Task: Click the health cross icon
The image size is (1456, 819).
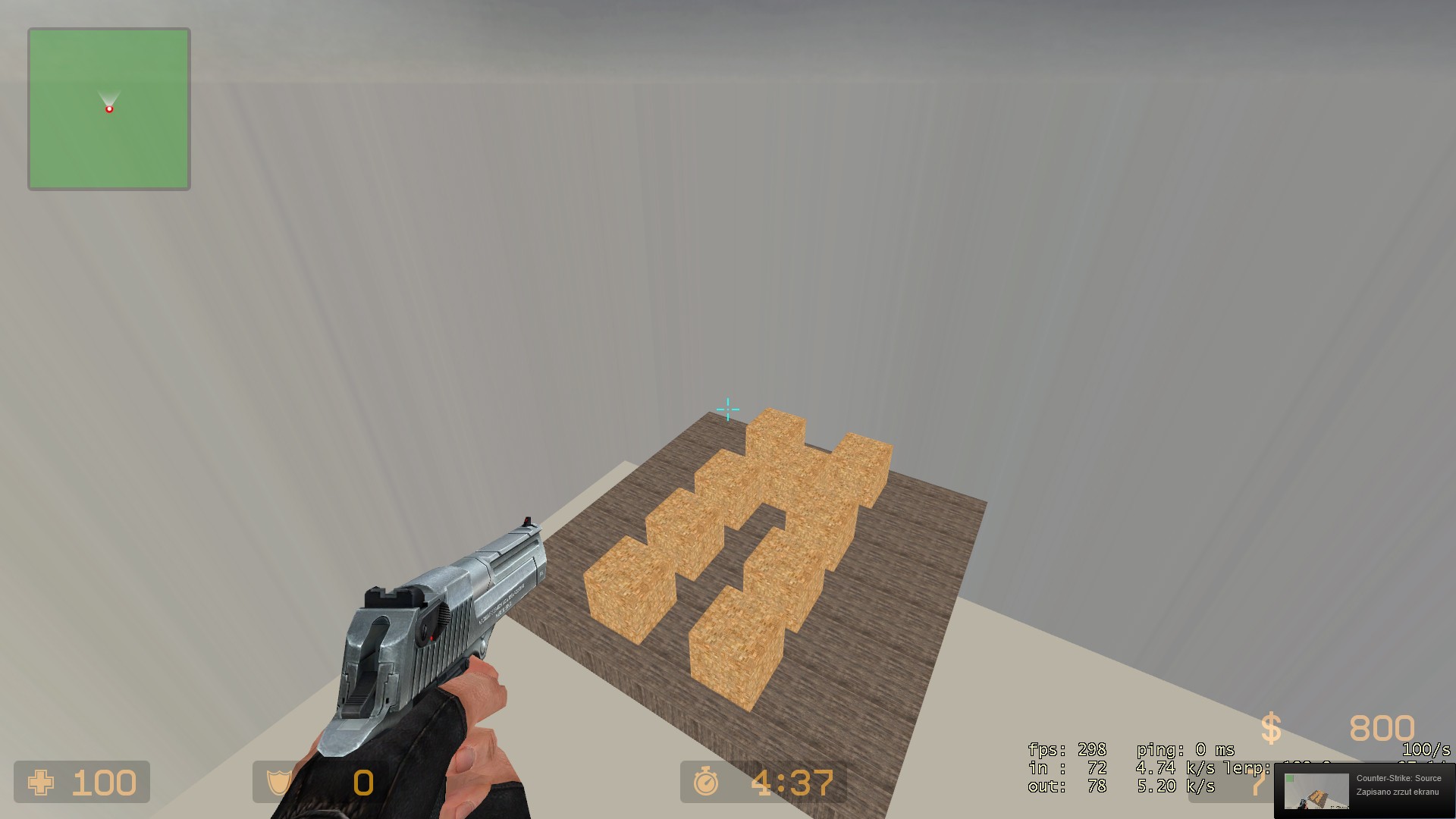Action: (x=41, y=783)
